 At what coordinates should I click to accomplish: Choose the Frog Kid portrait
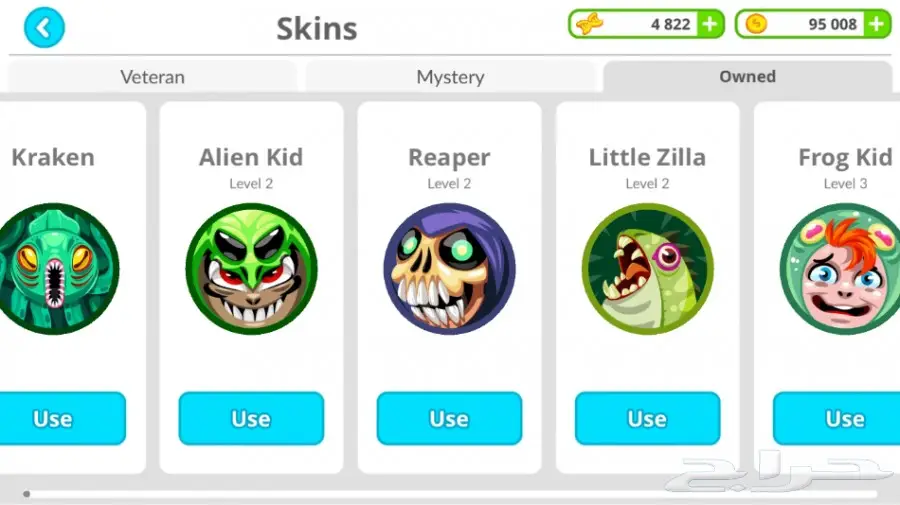tap(842, 268)
